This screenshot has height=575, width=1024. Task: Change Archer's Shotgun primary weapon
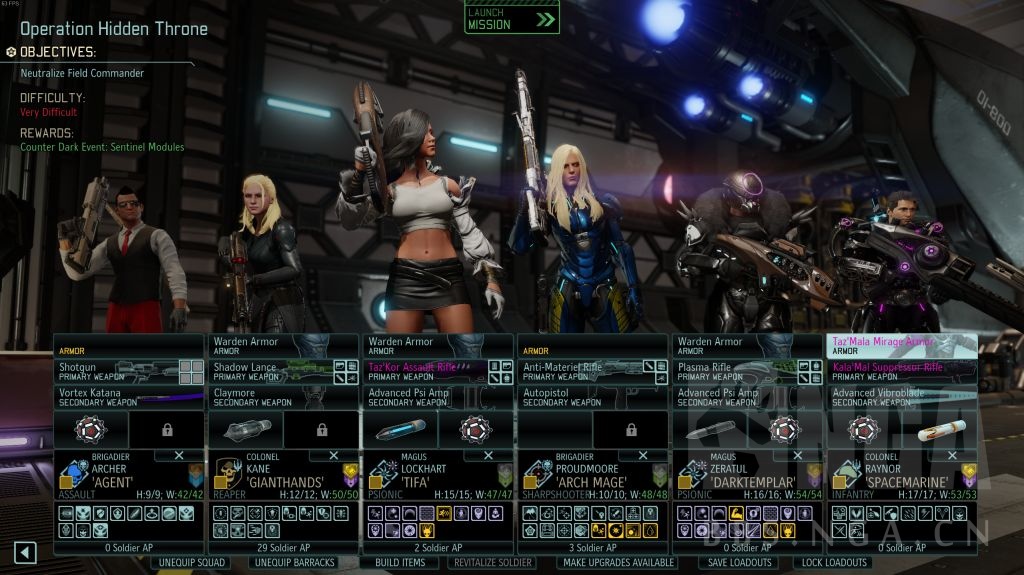click(x=115, y=372)
